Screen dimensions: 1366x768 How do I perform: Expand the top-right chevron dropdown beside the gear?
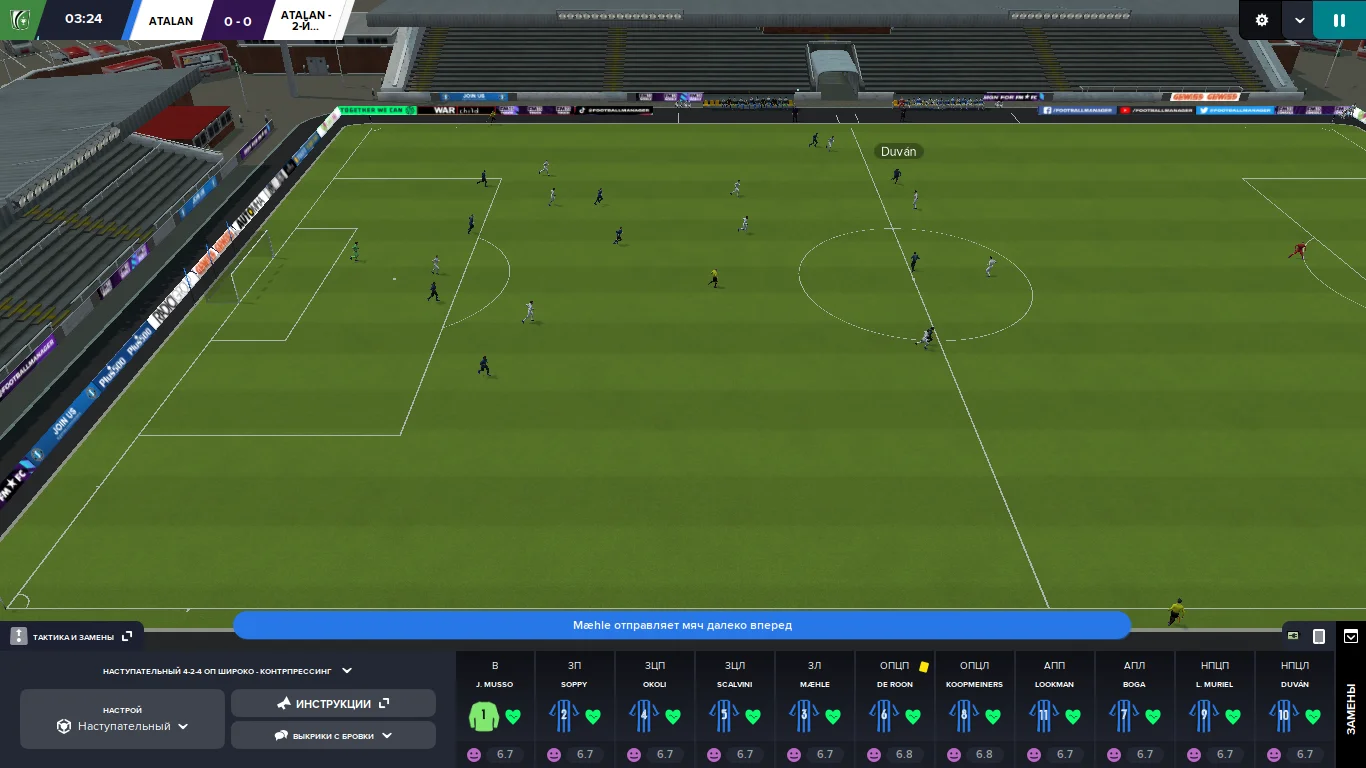pos(1300,20)
